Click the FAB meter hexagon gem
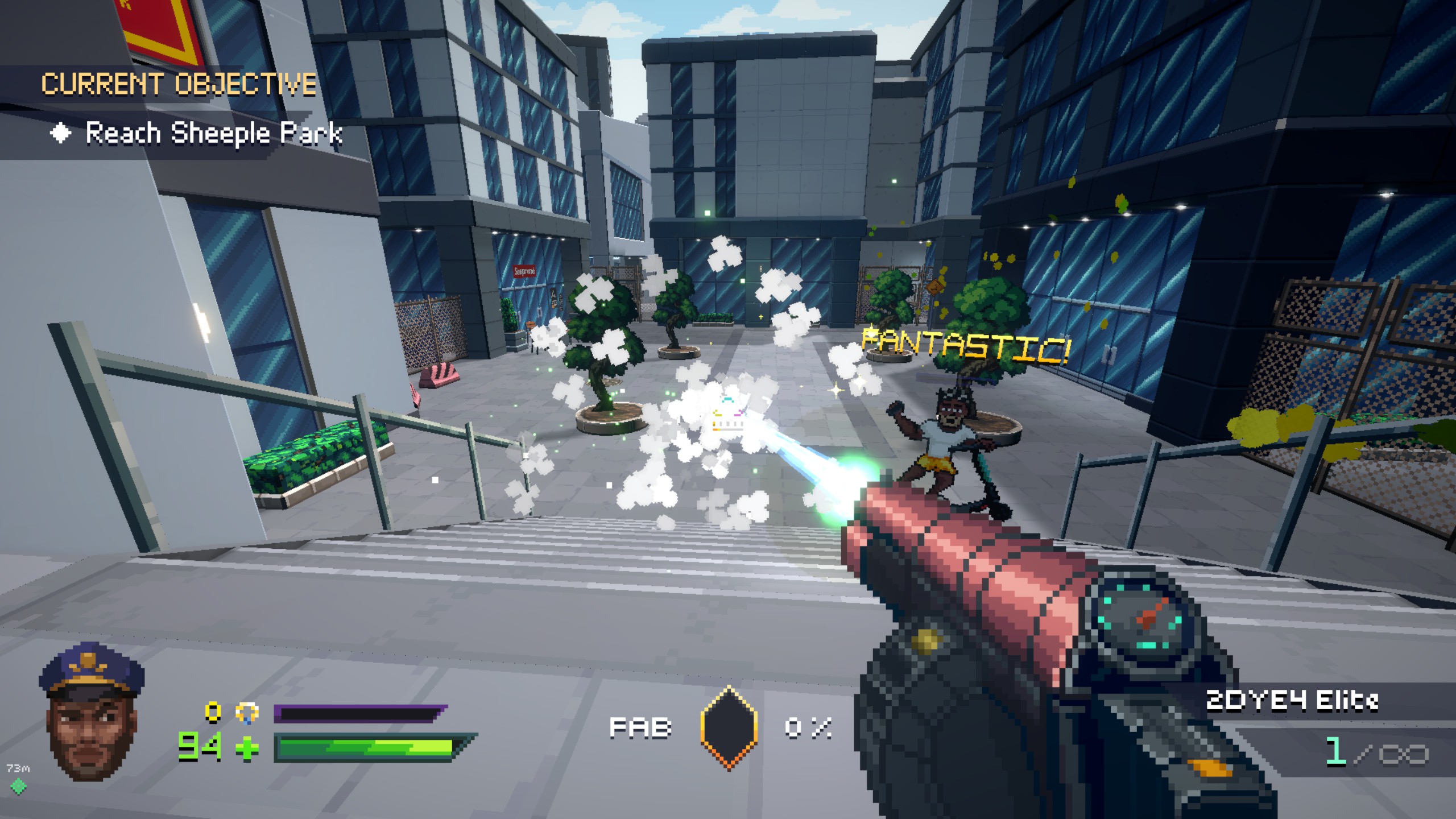This screenshot has width=1456, height=819. click(x=729, y=727)
